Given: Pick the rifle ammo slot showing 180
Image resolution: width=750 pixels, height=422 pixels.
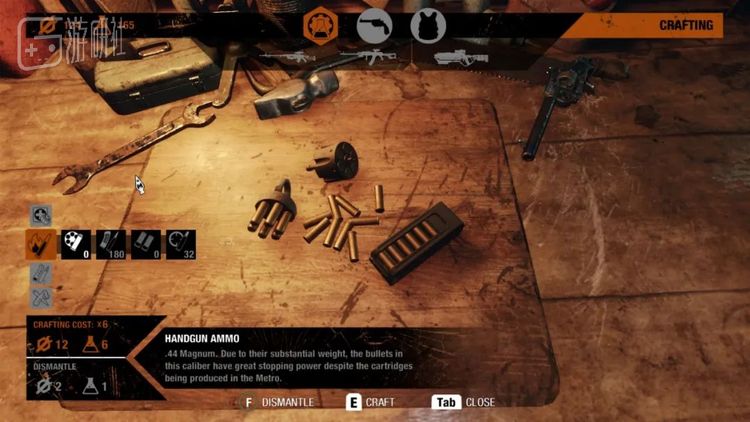Looking at the screenshot, I should (x=111, y=244).
